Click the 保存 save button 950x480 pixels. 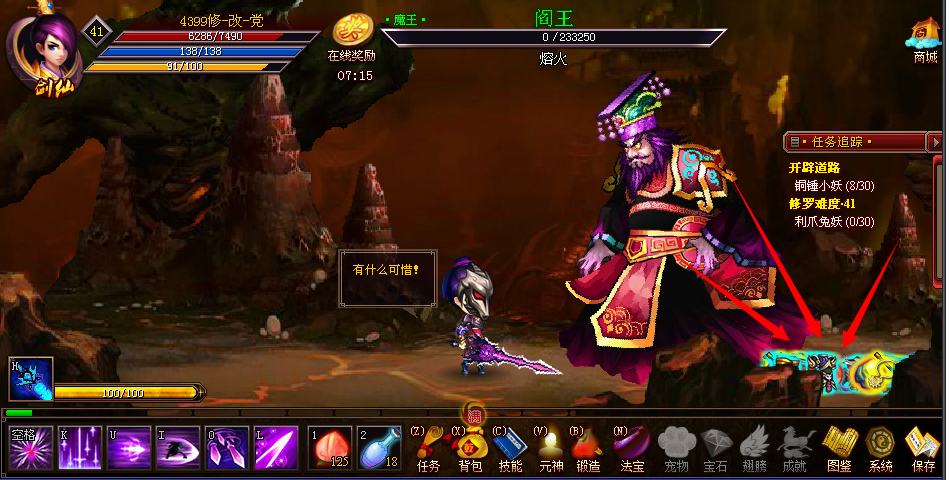922,447
